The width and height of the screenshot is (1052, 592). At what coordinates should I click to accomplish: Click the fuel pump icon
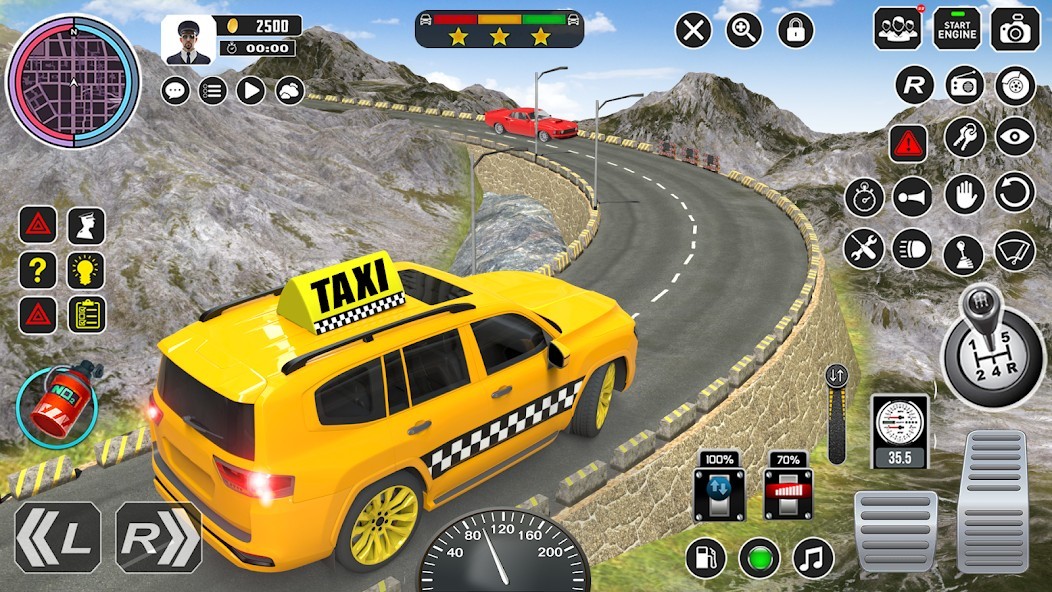(705, 557)
